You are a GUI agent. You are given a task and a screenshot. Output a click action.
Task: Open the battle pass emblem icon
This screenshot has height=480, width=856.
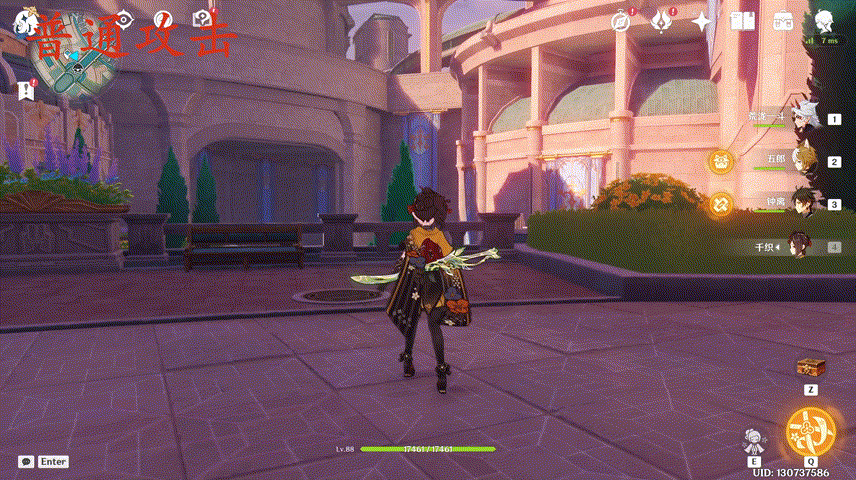(661, 21)
